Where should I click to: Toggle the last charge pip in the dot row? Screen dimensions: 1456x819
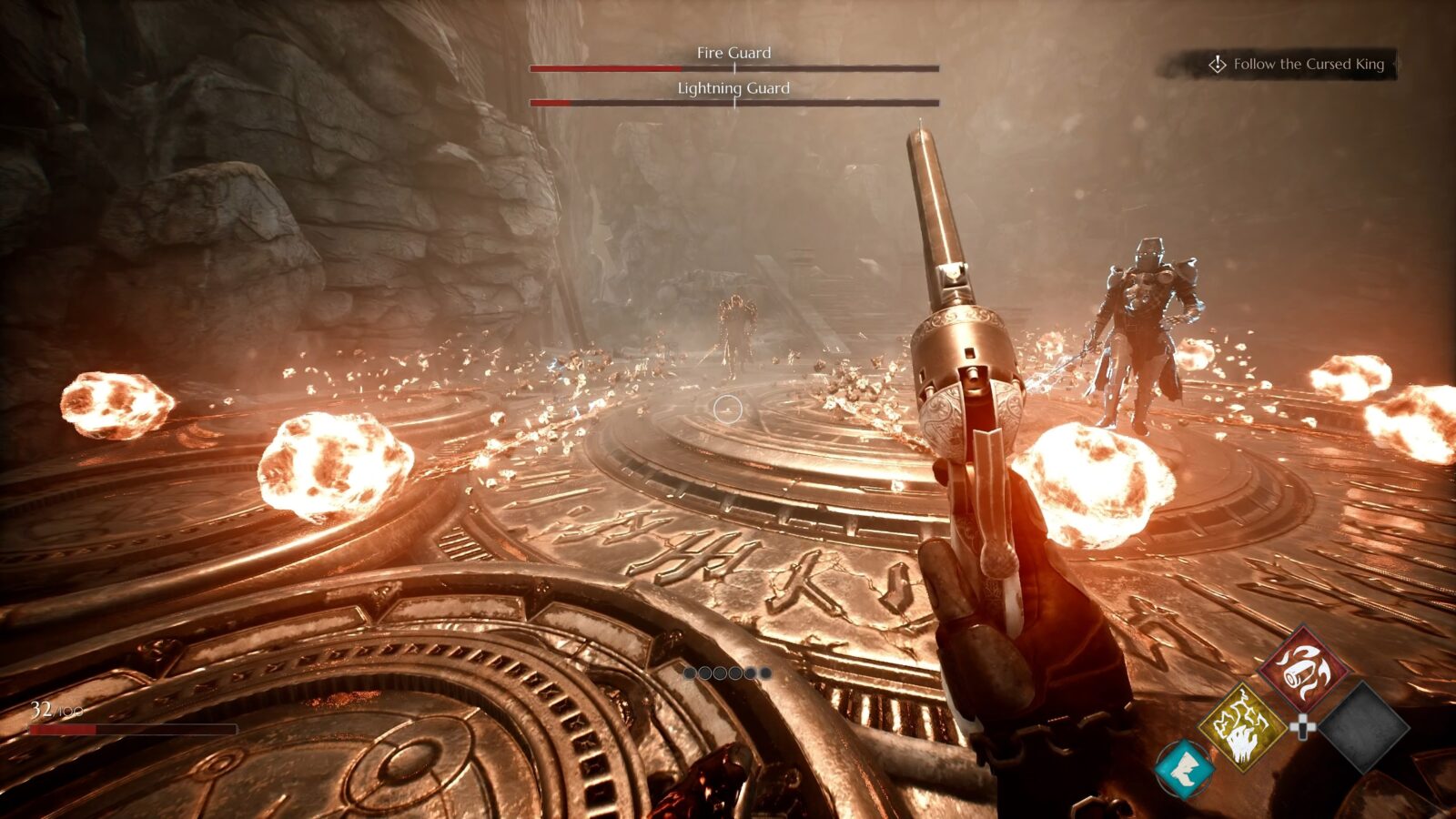765,673
